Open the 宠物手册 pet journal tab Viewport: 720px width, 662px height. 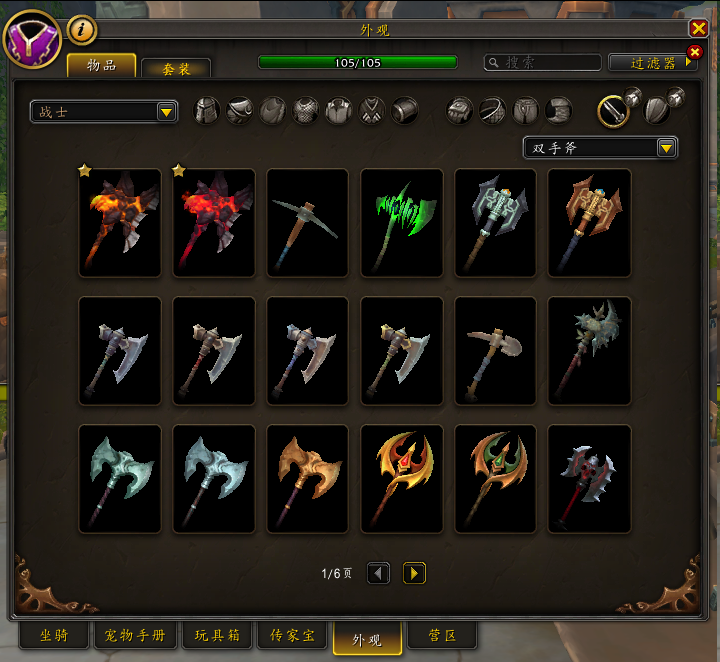pyautogui.click(x=135, y=636)
